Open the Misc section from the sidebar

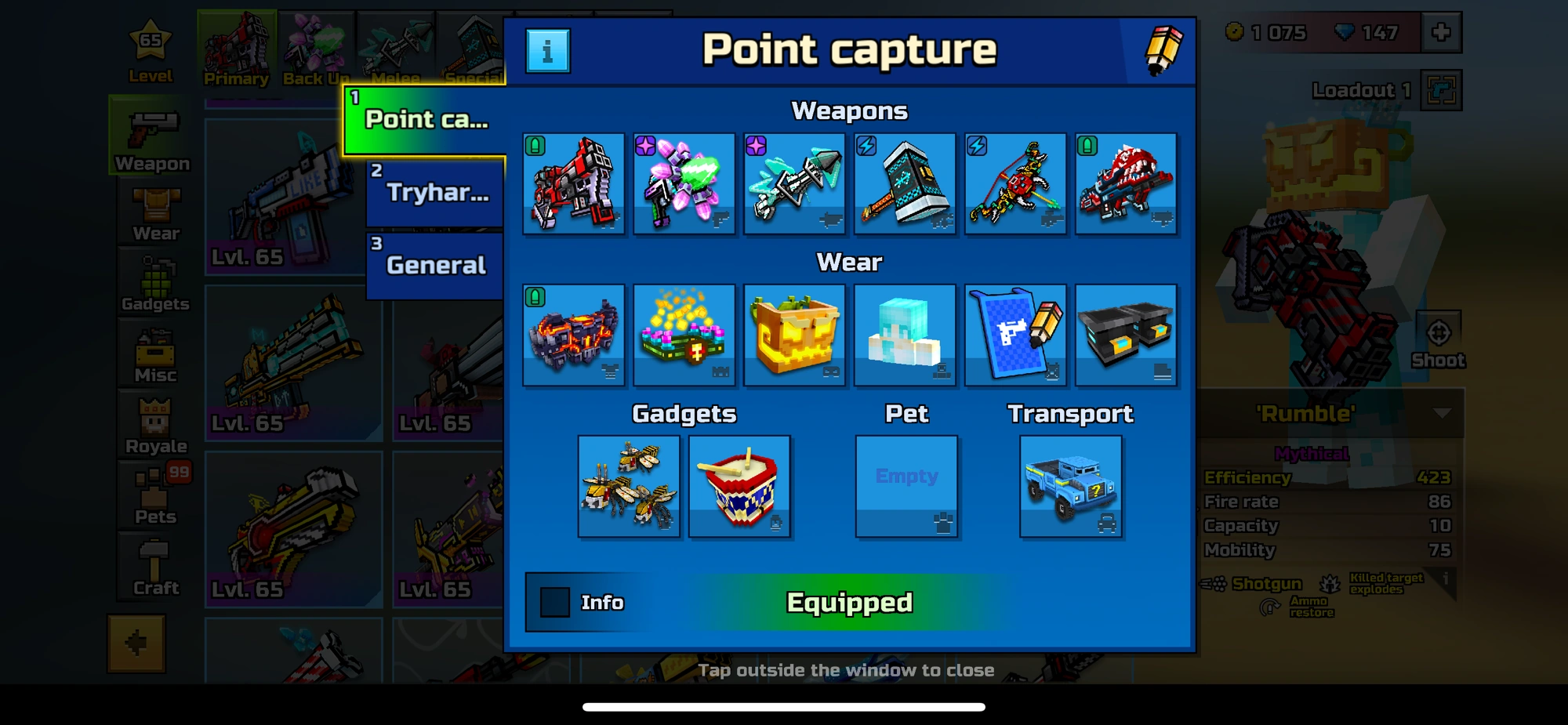pyautogui.click(x=154, y=353)
